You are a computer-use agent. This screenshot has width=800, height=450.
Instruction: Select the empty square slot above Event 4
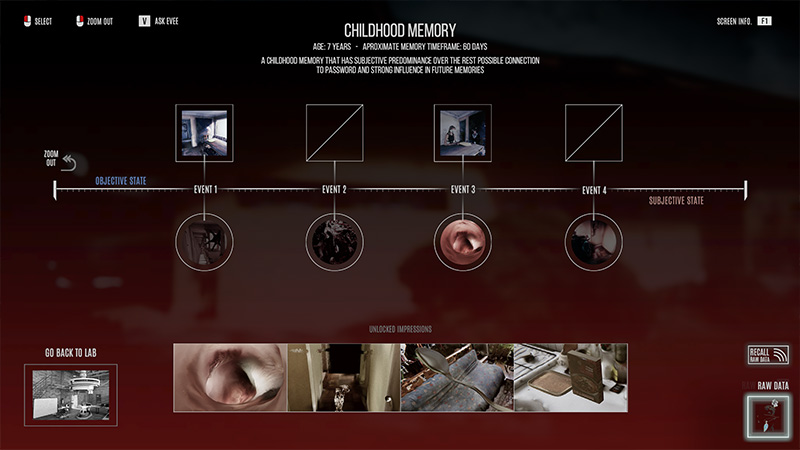[x=593, y=133]
